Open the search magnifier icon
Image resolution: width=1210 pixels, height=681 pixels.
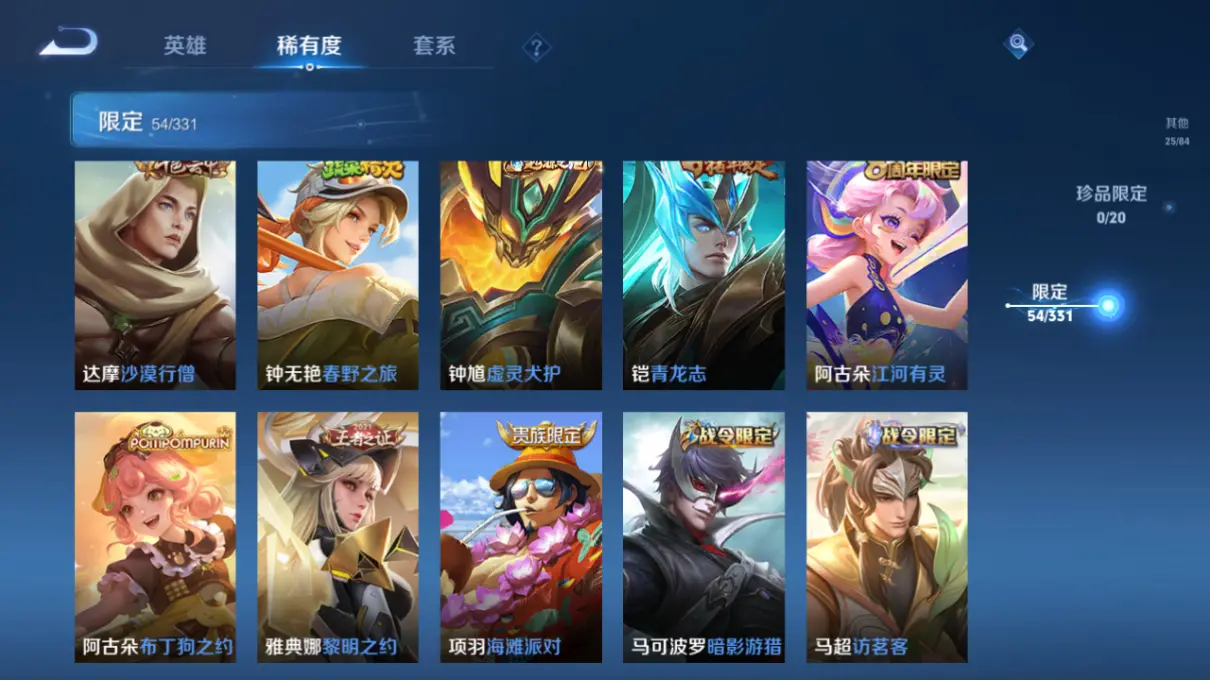pos(1017,43)
